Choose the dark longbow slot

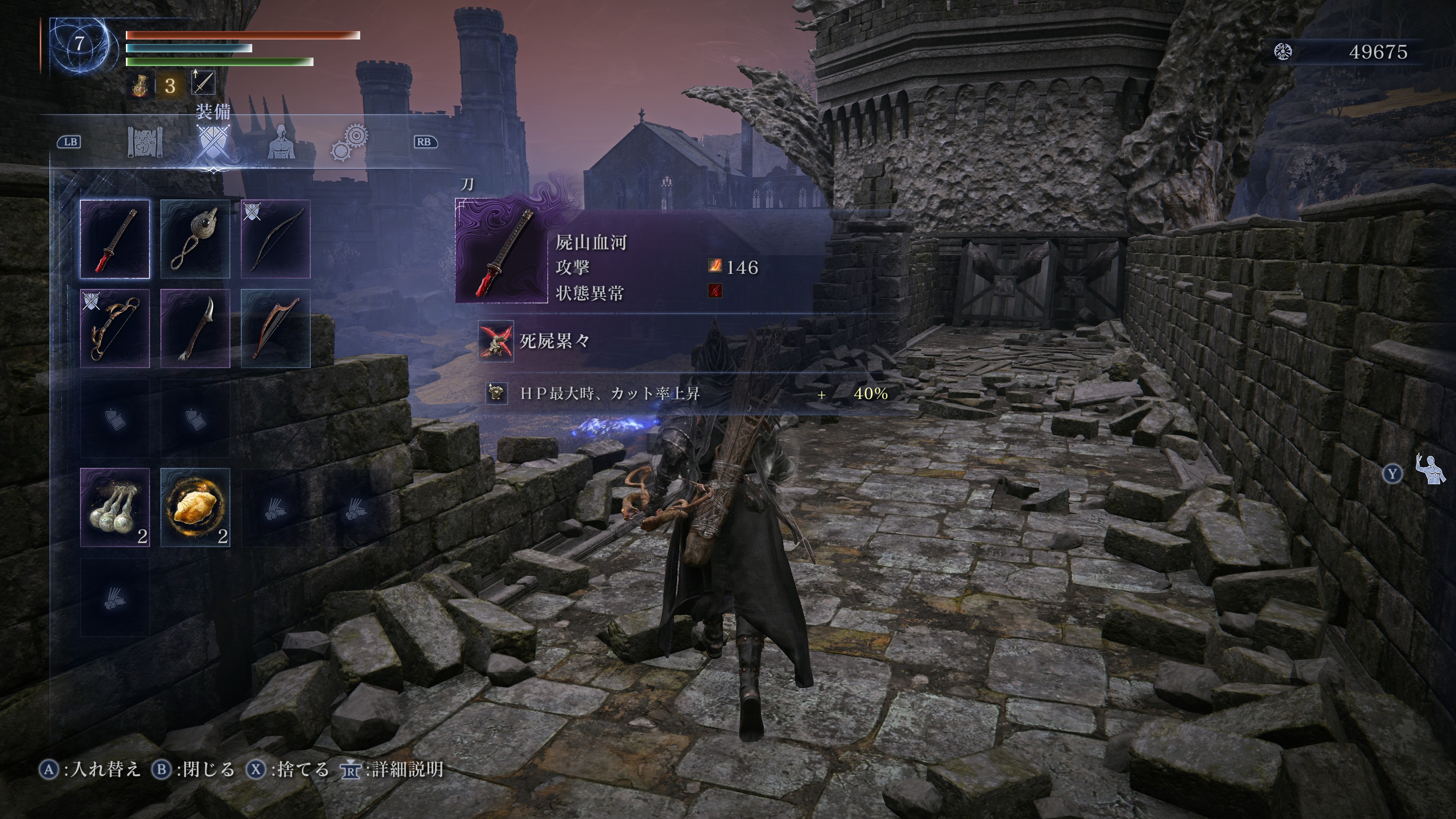point(276,239)
